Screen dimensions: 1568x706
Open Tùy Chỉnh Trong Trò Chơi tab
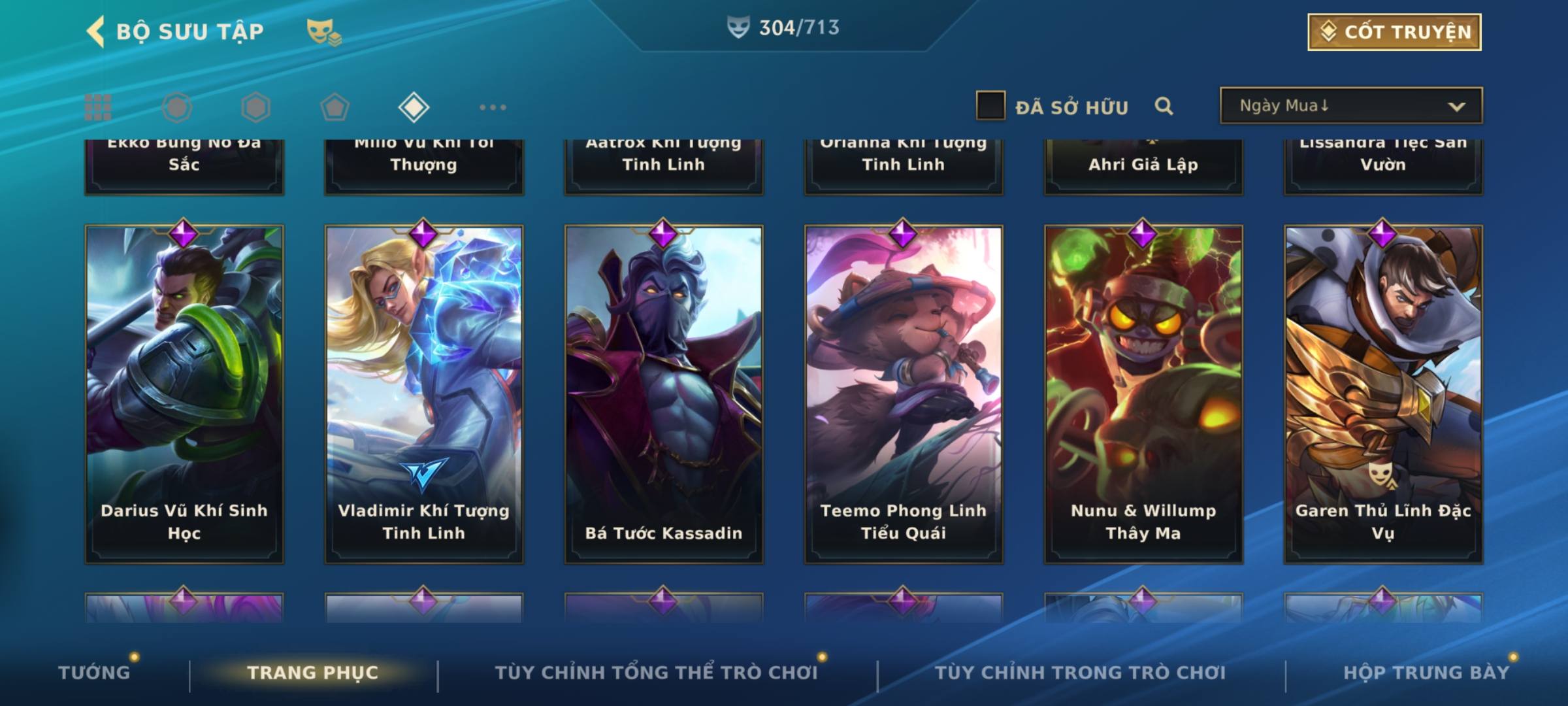tap(1080, 673)
